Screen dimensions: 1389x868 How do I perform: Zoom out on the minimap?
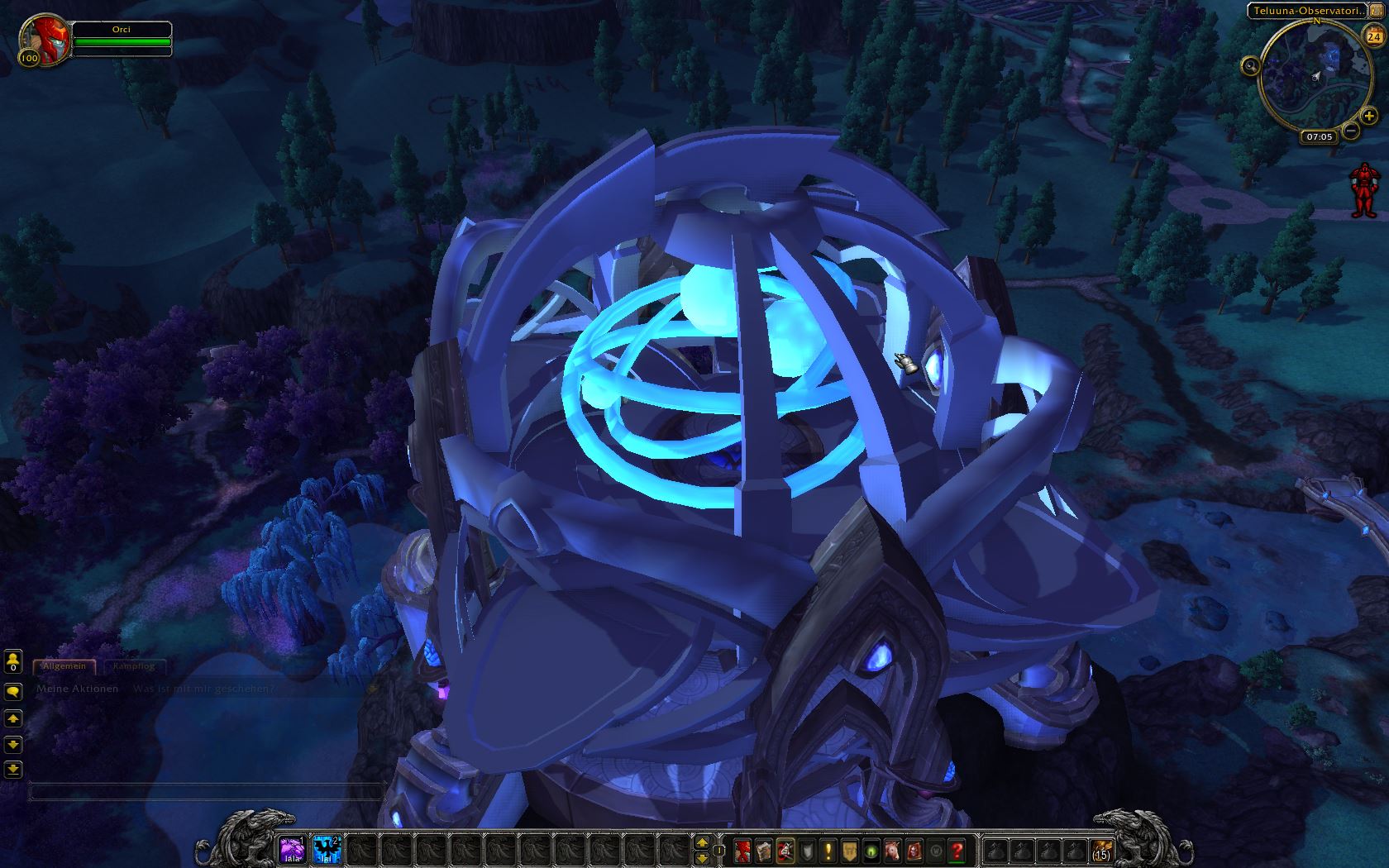[1351, 131]
